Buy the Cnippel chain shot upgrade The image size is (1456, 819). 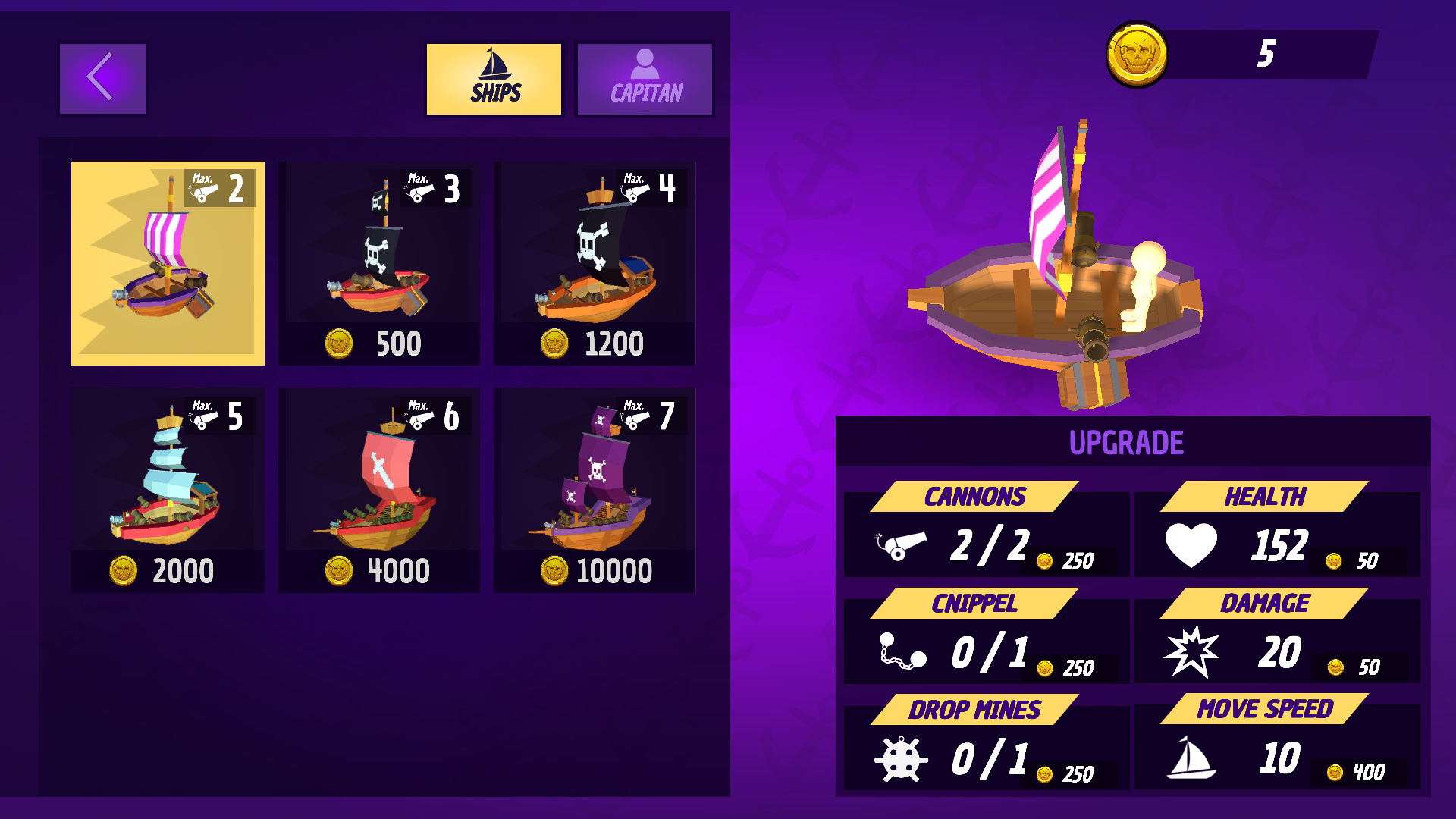pyautogui.click(x=1068, y=667)
